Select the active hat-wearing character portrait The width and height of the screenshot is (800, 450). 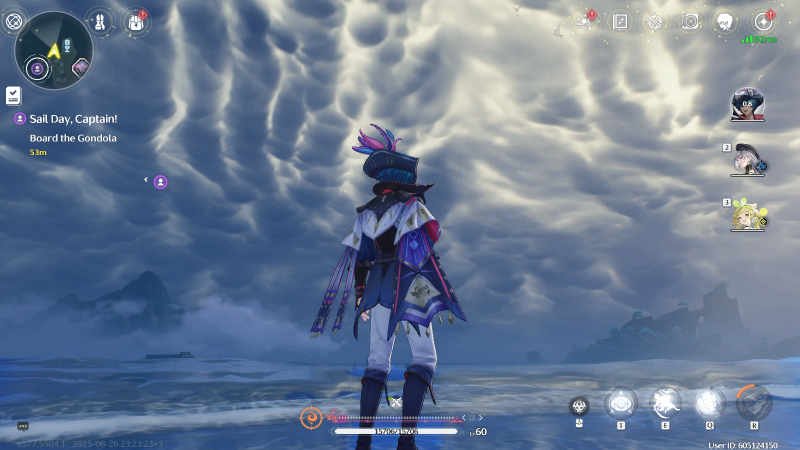[x=748, y=104]
